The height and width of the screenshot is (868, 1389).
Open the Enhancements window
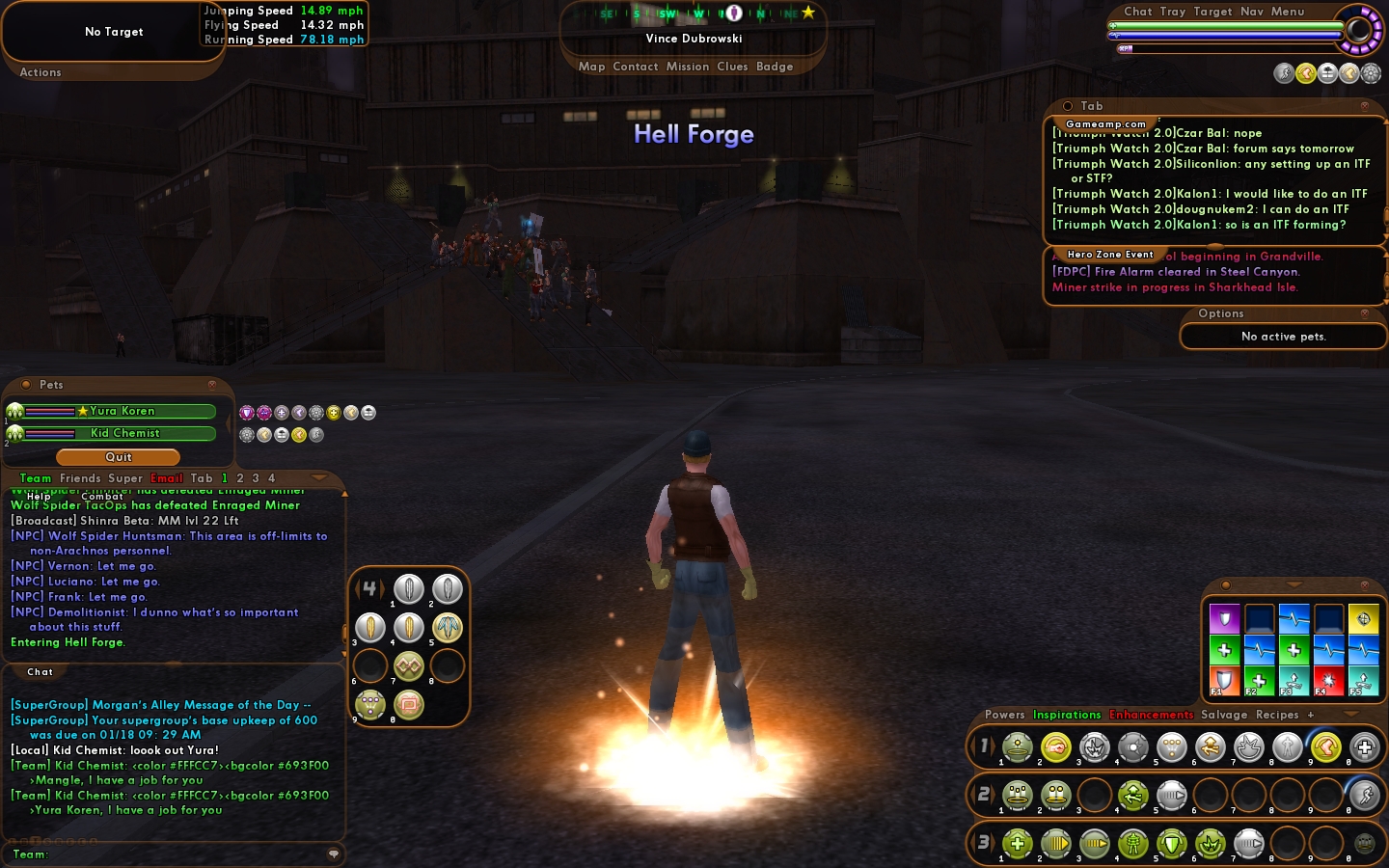[1151, 715]
